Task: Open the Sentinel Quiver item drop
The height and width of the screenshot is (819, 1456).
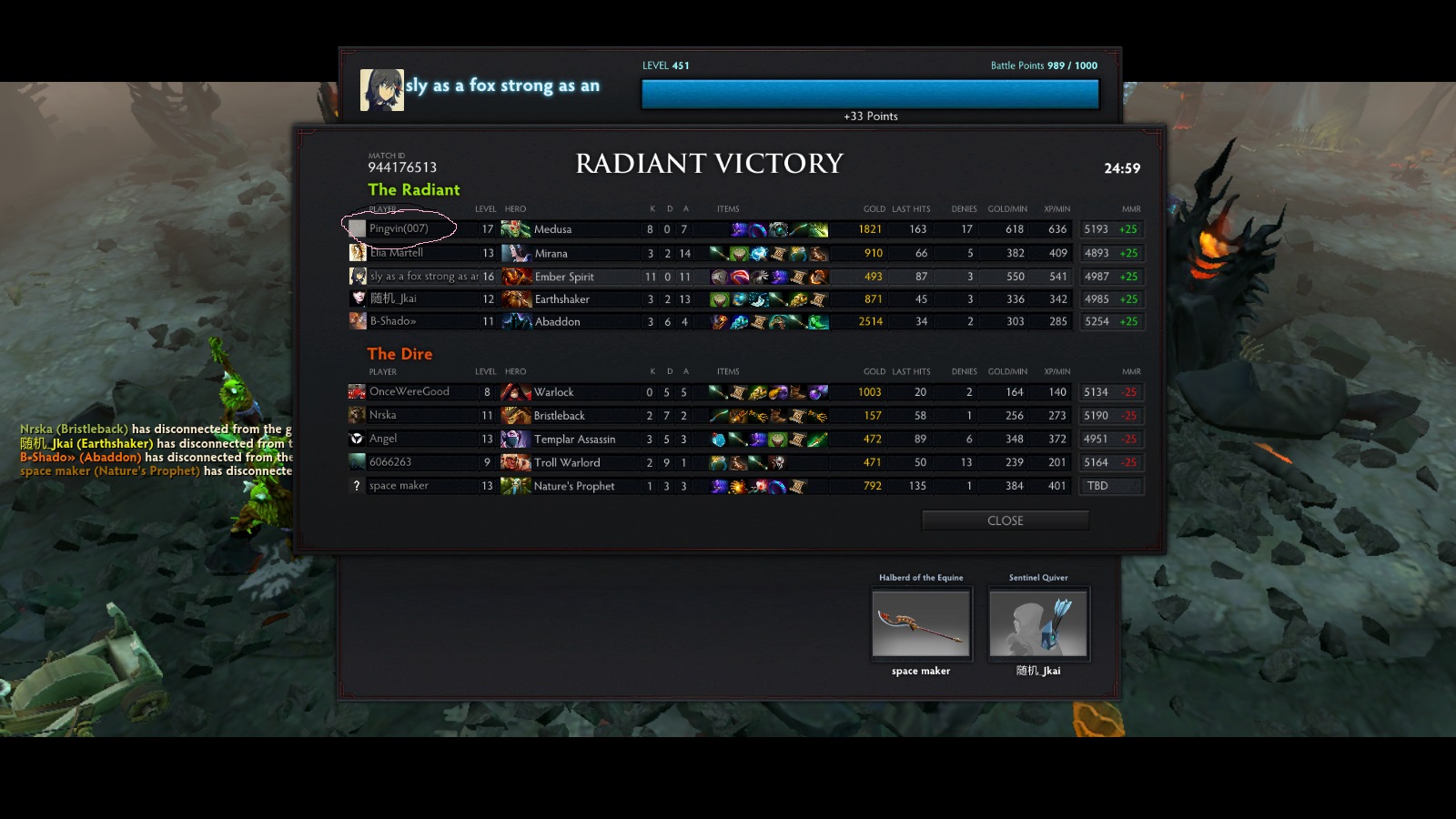Action: pos(1038,622)
